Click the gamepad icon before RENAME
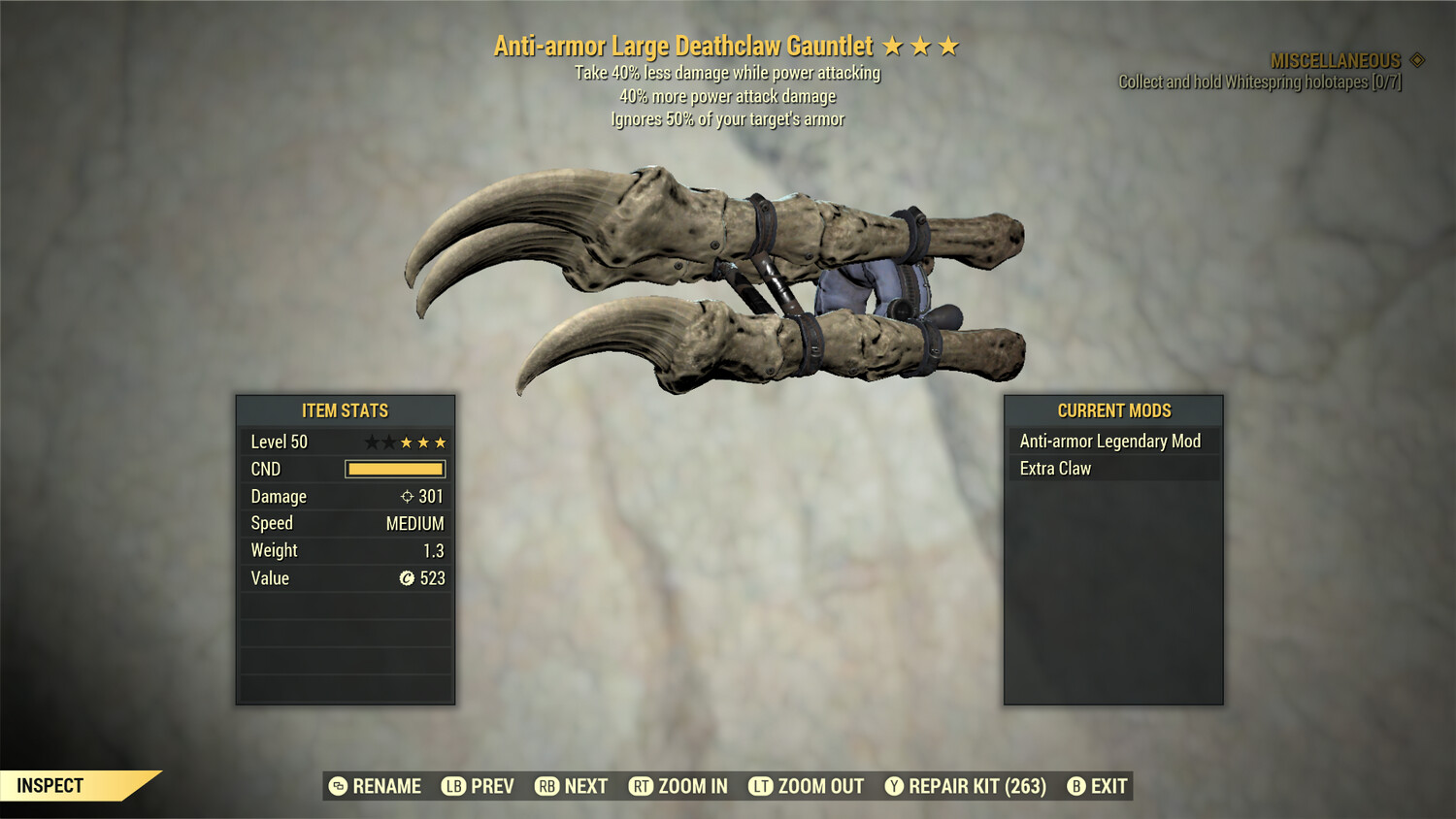 point(337,786)
